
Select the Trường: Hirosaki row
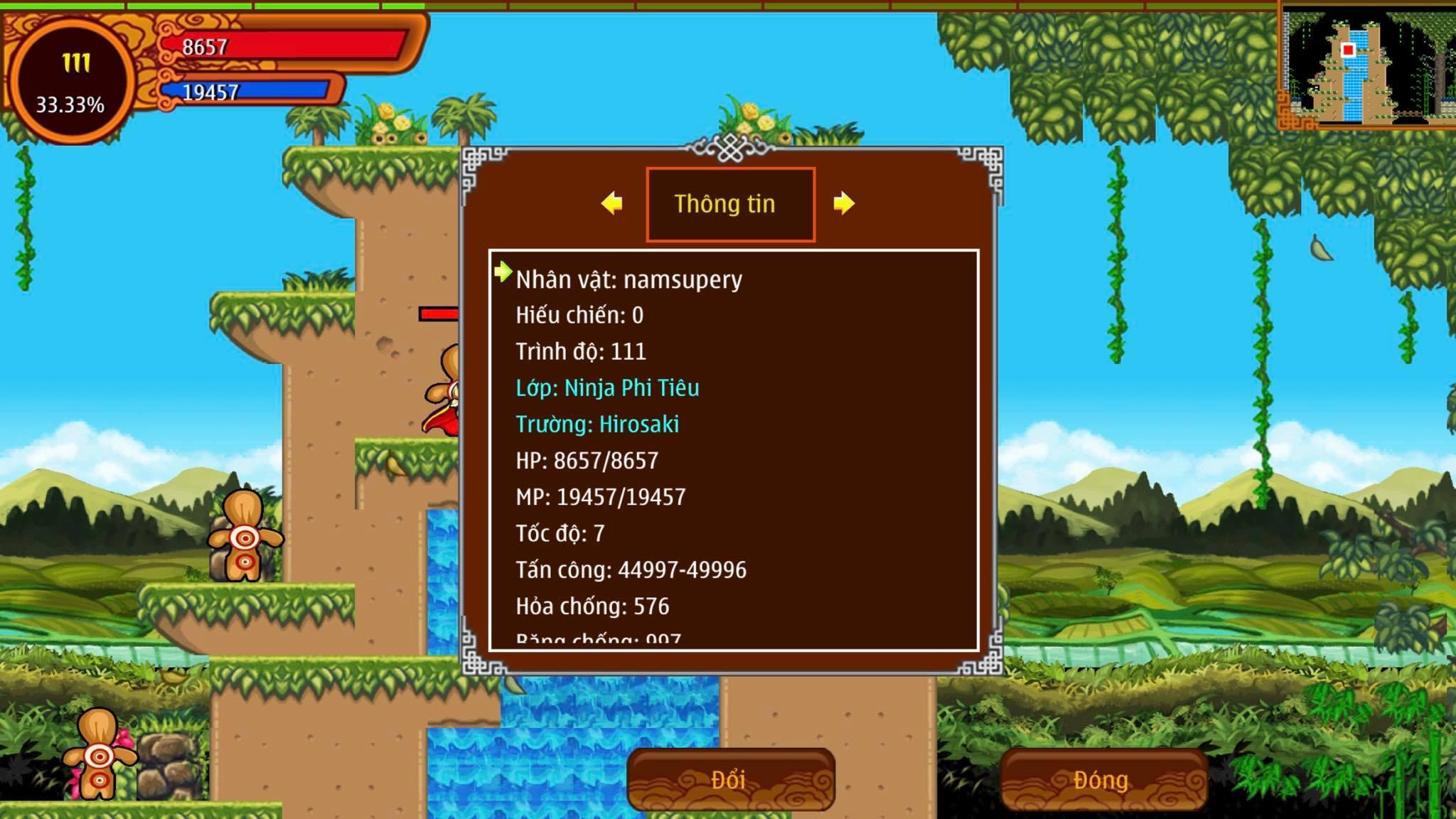(597, 424)
